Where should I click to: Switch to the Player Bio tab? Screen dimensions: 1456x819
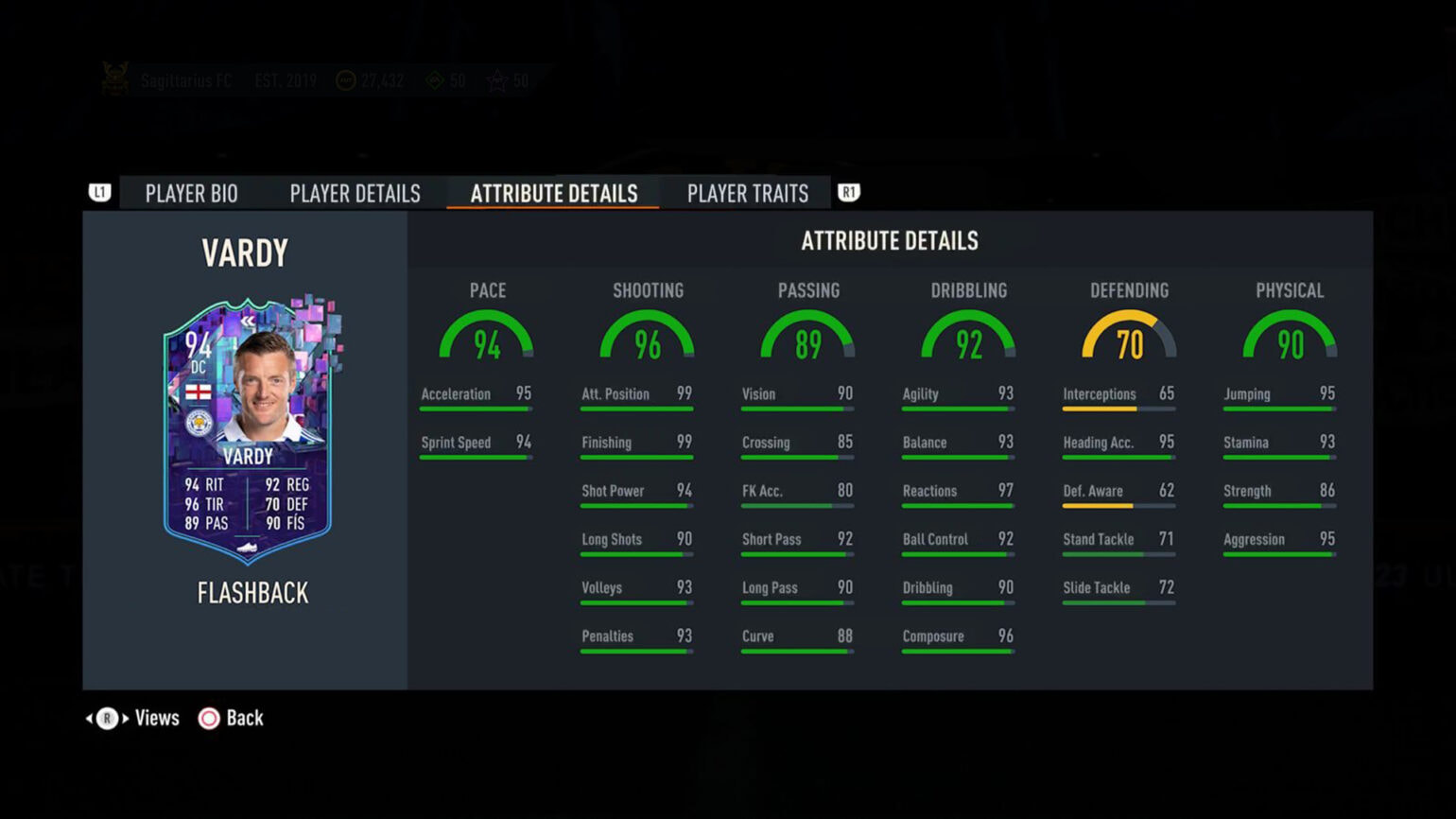point(191,194)
